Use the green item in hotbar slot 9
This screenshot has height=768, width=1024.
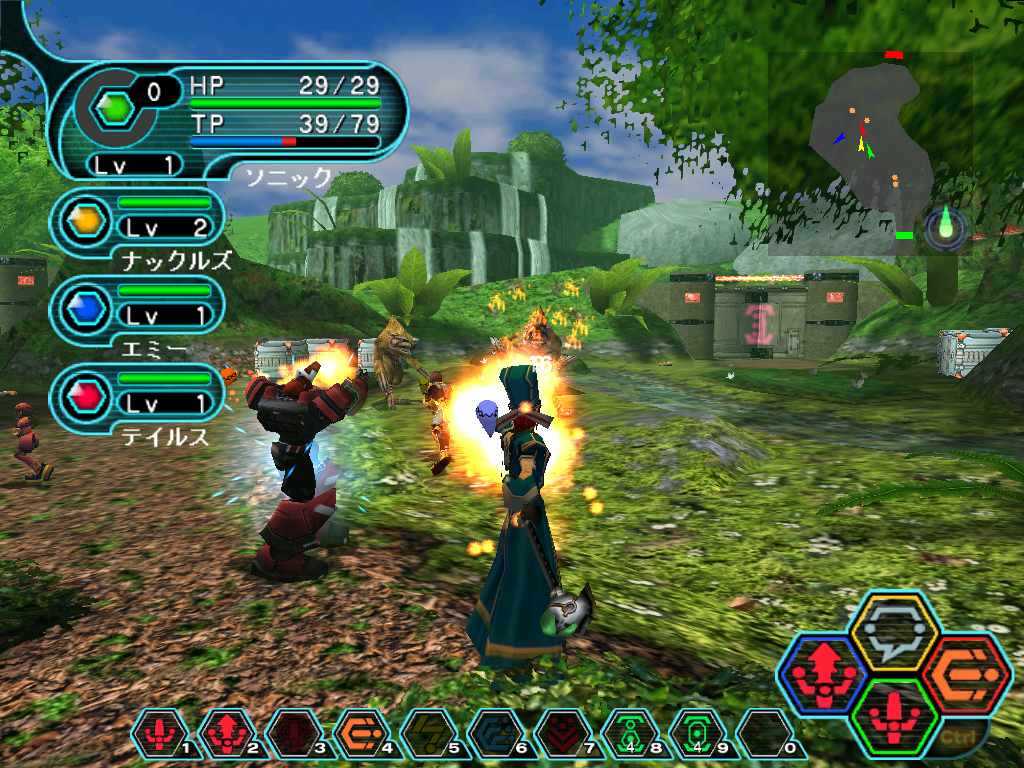point(691,737)
